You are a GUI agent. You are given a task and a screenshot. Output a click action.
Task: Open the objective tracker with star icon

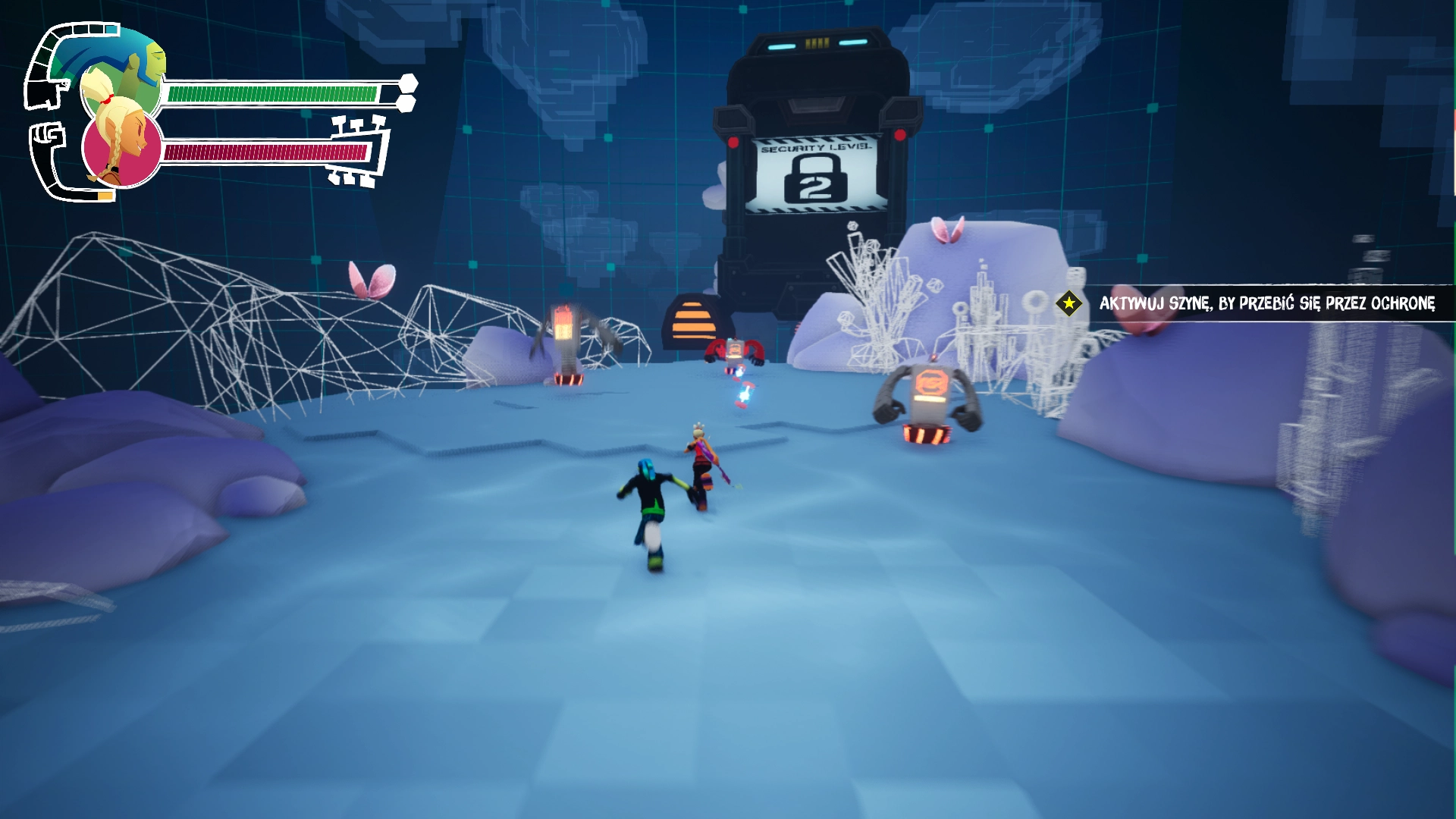[1068, 303]
